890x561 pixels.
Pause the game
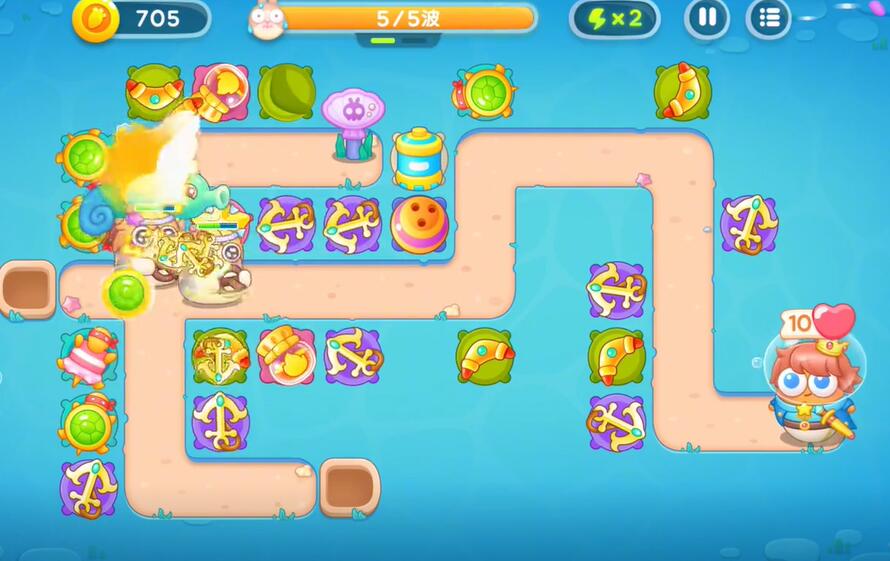click(x=707, y=18)
